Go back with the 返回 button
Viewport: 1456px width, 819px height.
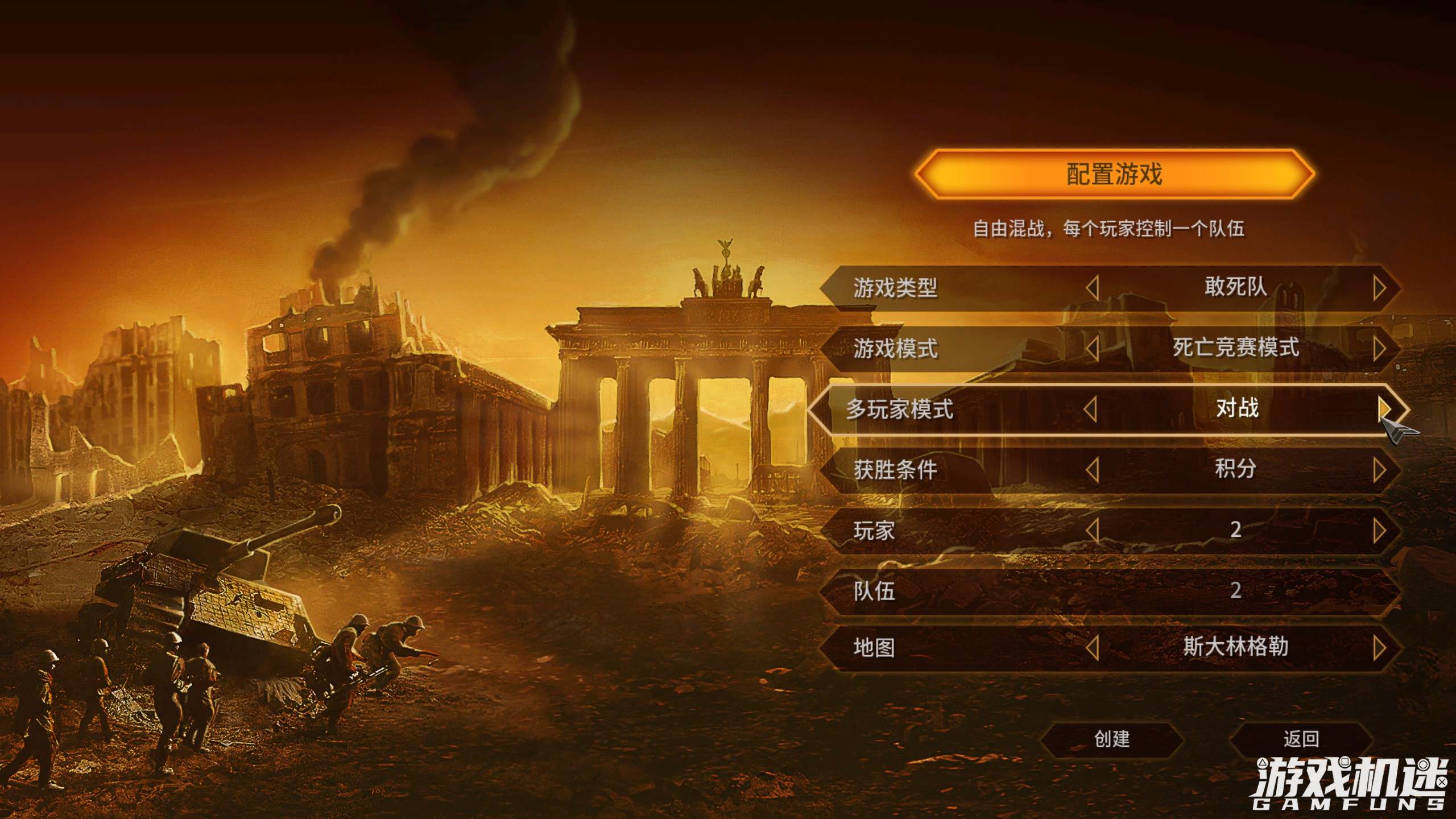point(1301,739)
